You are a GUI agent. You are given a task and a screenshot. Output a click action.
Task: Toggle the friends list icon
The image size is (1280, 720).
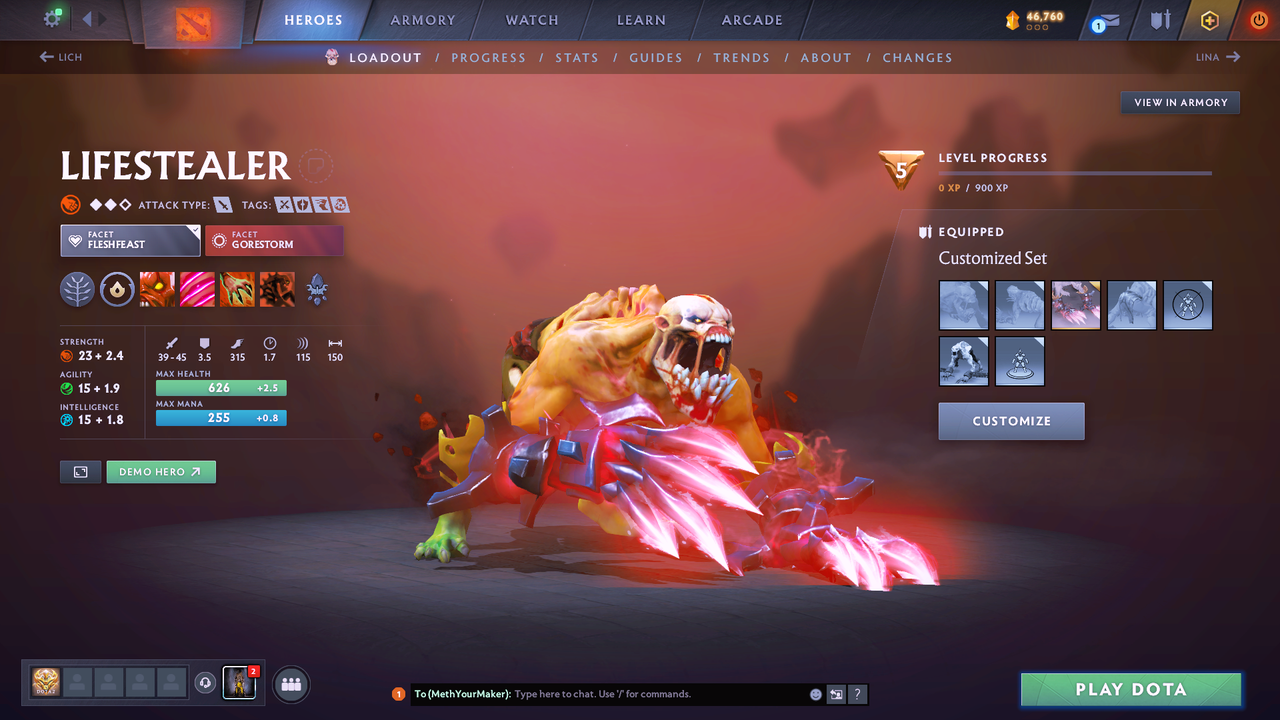coord(289,684)
